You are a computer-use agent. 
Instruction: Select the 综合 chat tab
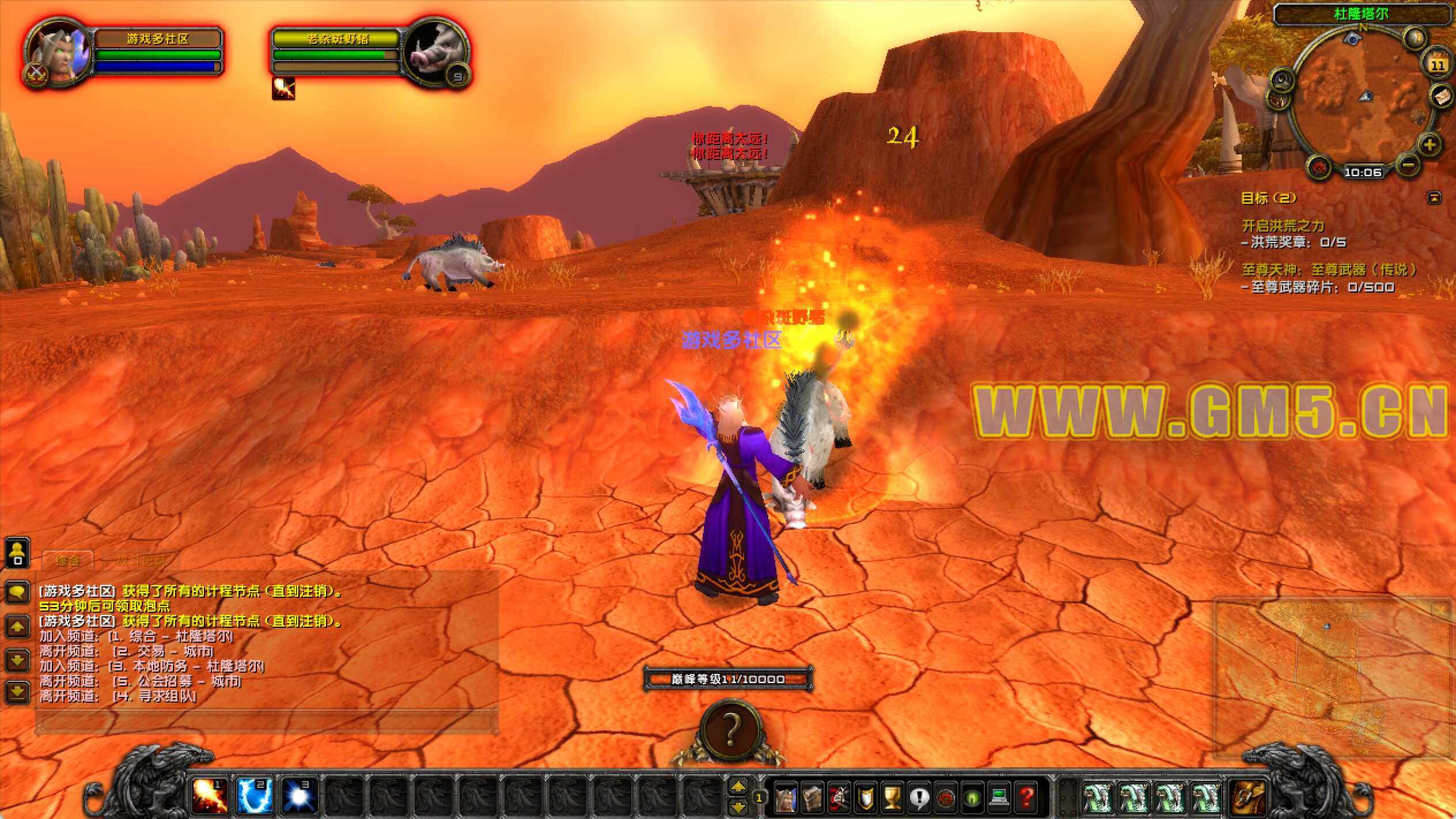[67, 560]
